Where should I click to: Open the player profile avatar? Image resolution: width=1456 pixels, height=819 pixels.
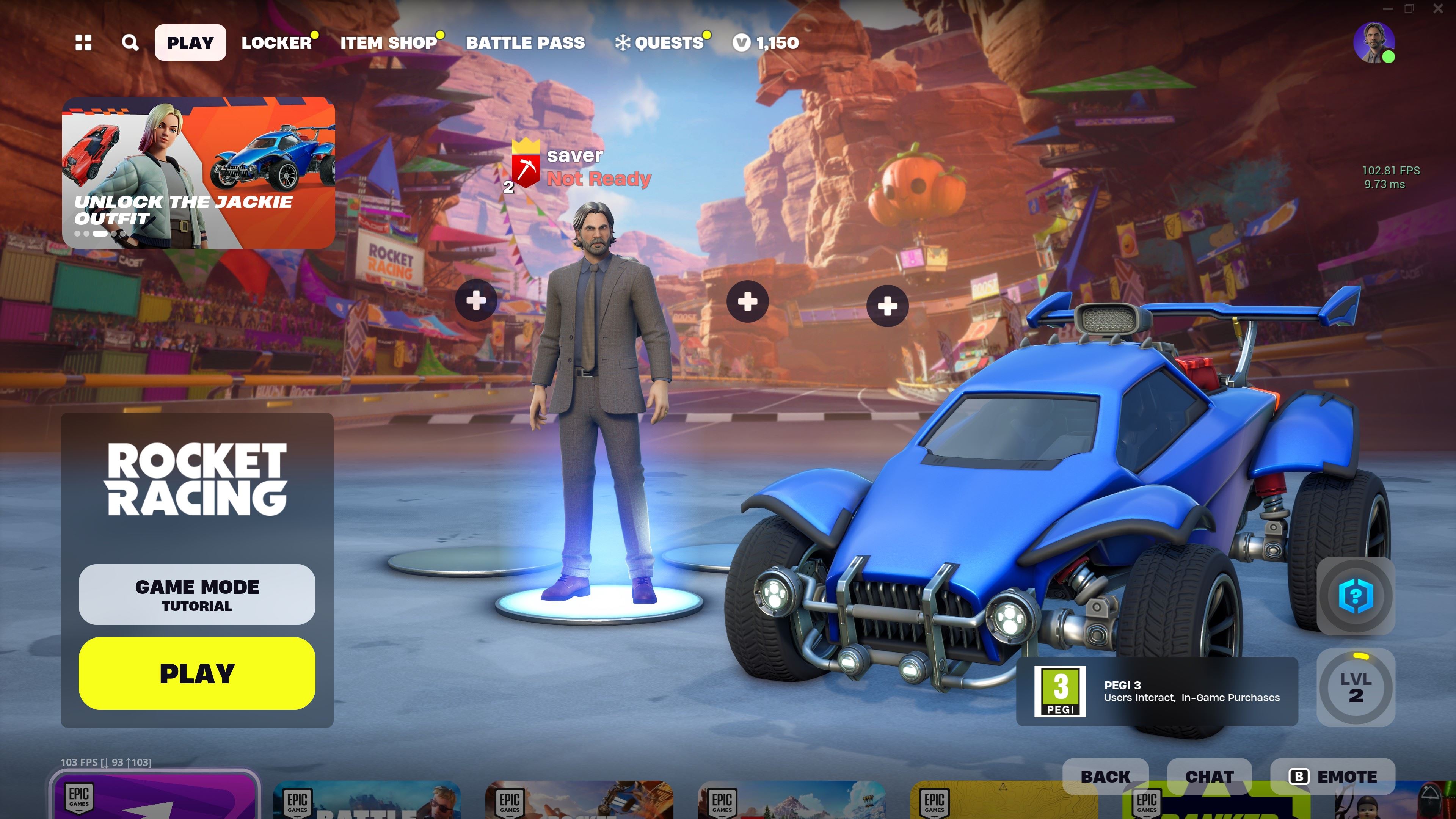point(1373,42)
